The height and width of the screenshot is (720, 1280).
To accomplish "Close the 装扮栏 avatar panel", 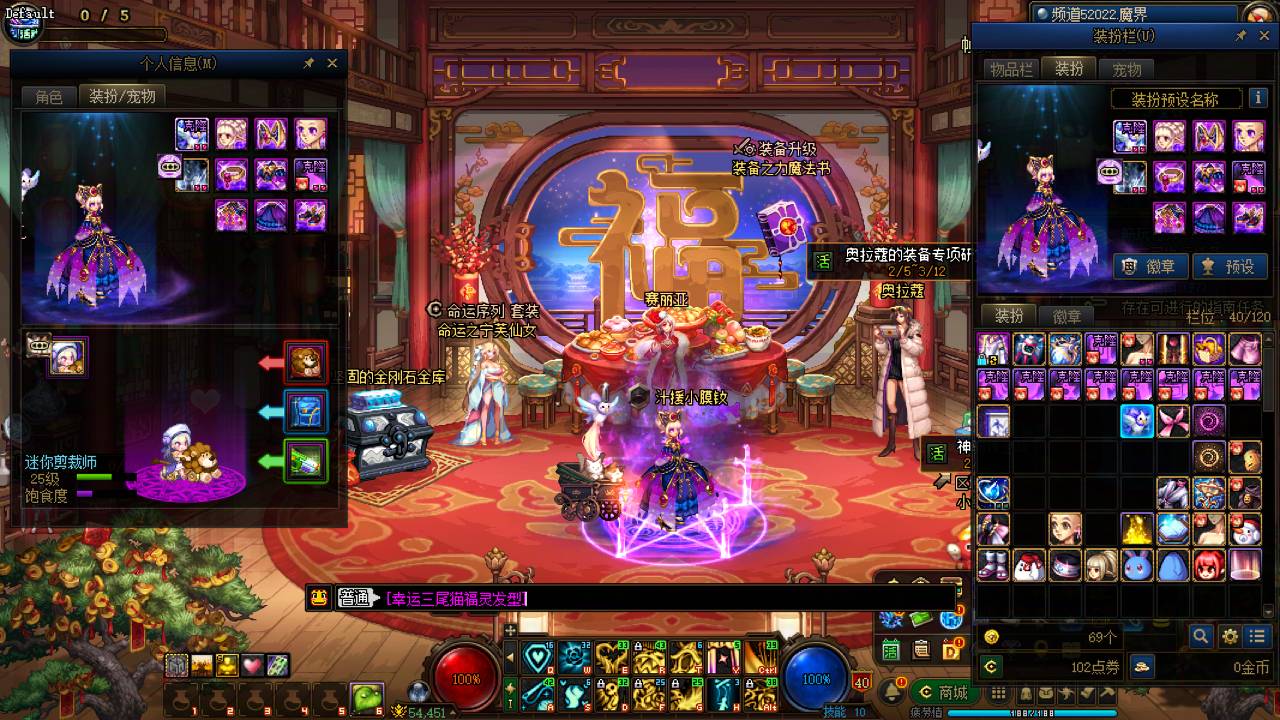I will click(1263, 36).
